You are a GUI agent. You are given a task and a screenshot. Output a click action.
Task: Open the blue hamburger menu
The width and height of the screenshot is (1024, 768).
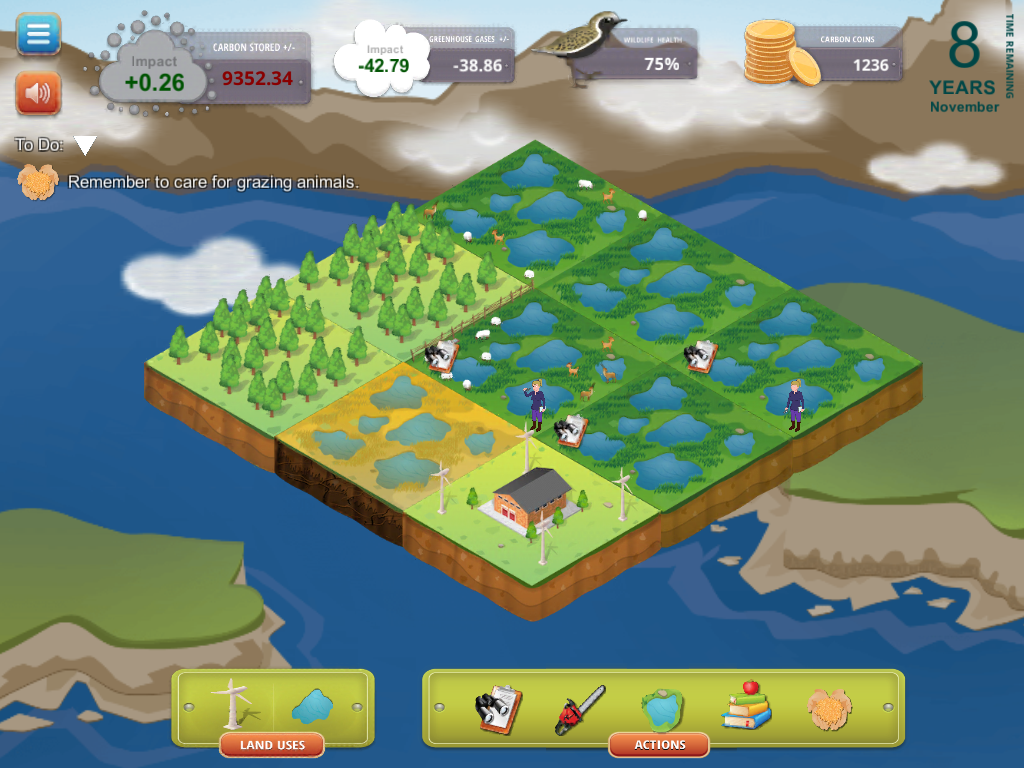pyautogui.click(x=38, y=34)
